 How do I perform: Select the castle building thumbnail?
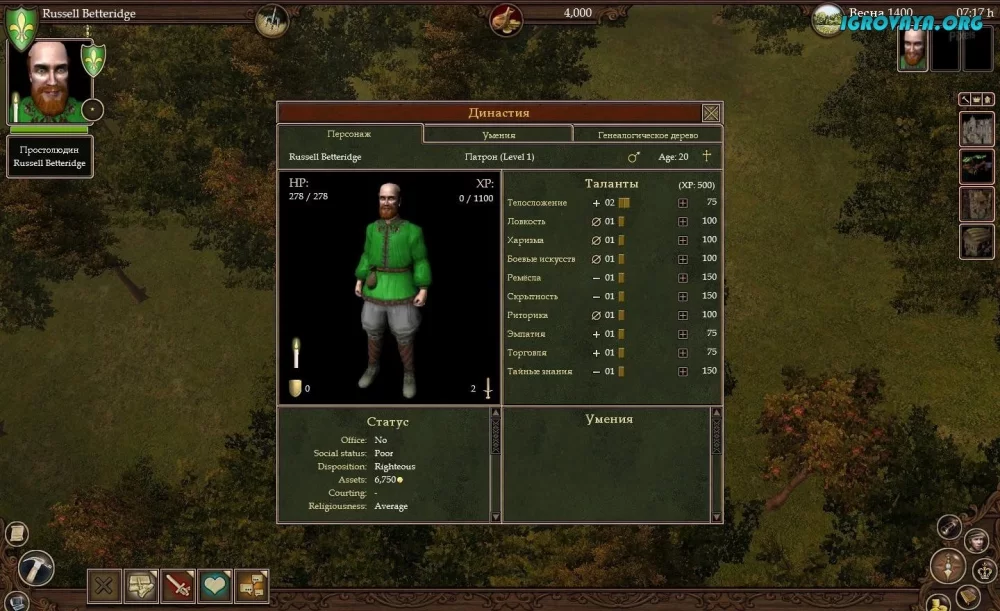(976, 129)
